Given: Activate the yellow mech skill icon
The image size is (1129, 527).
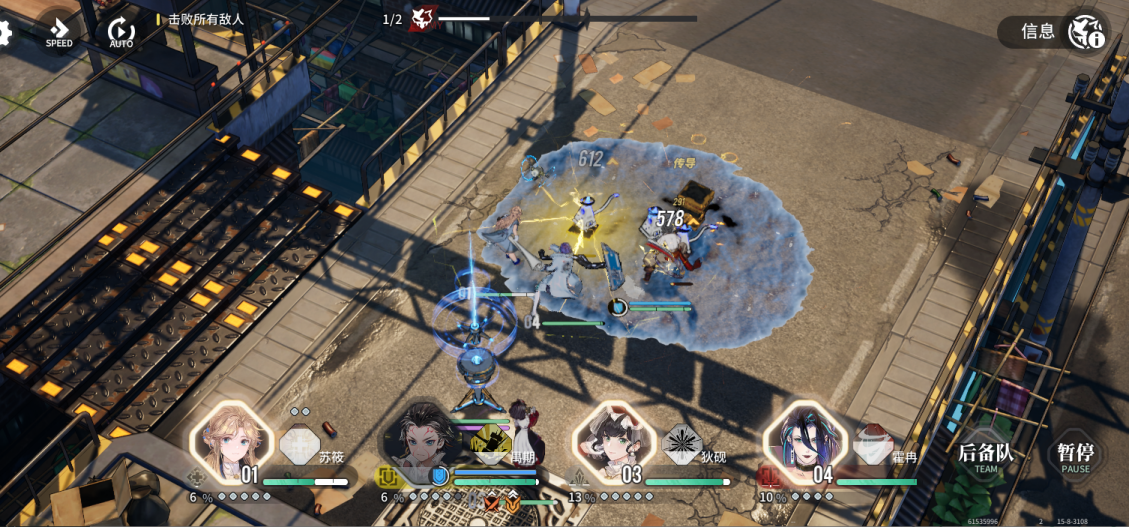Looking at the screenshot, I should pos(491,443).
